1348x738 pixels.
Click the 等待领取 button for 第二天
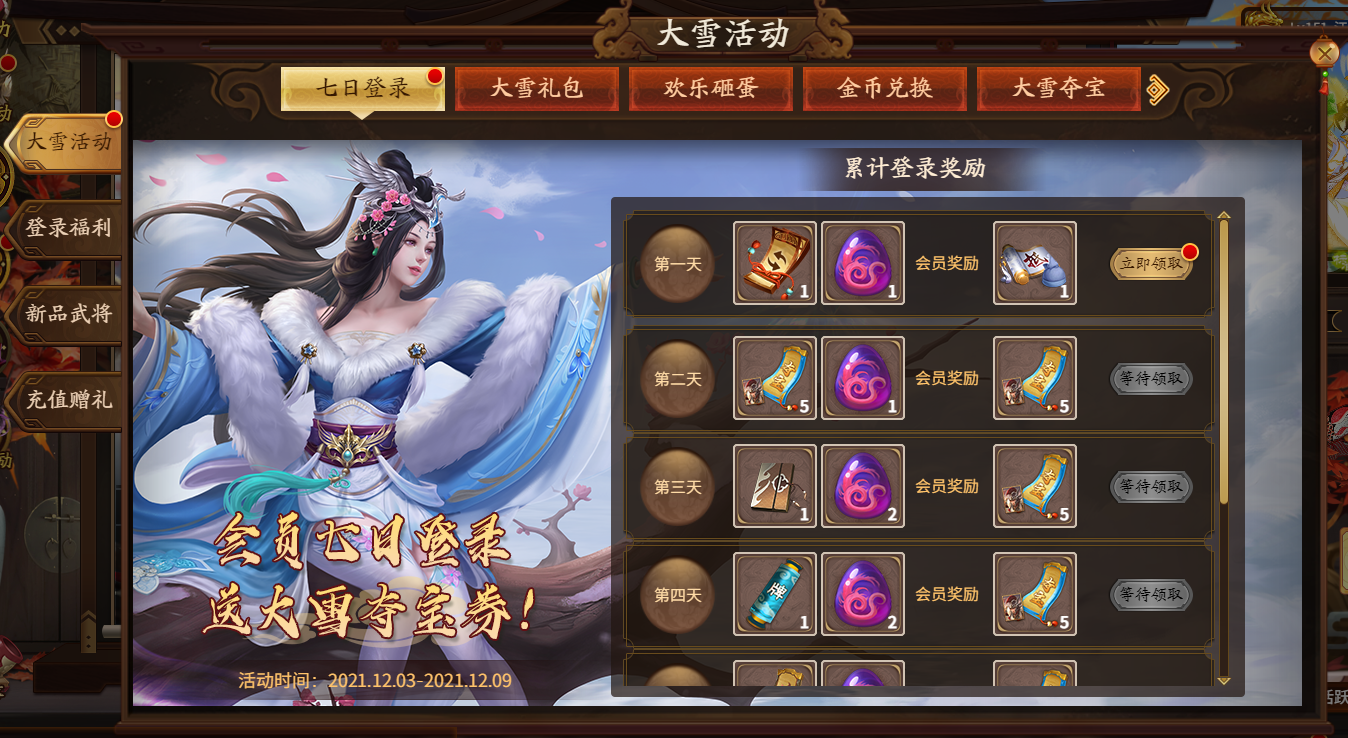coord(1151,379)
